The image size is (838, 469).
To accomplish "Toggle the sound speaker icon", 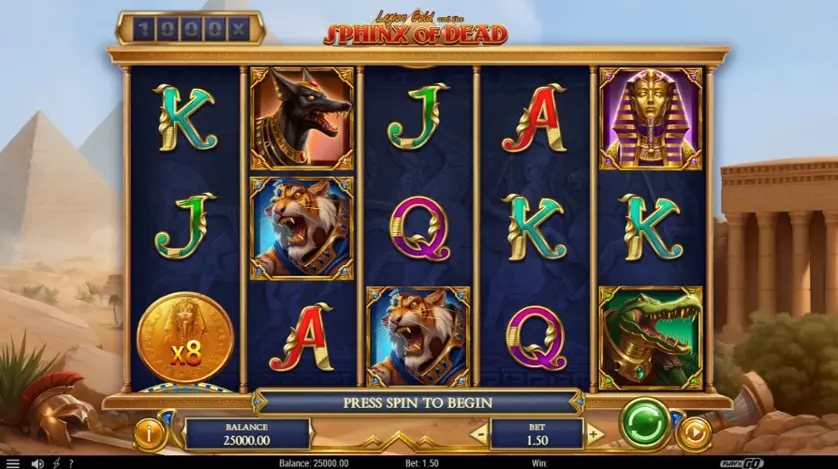I will point(37,463).
